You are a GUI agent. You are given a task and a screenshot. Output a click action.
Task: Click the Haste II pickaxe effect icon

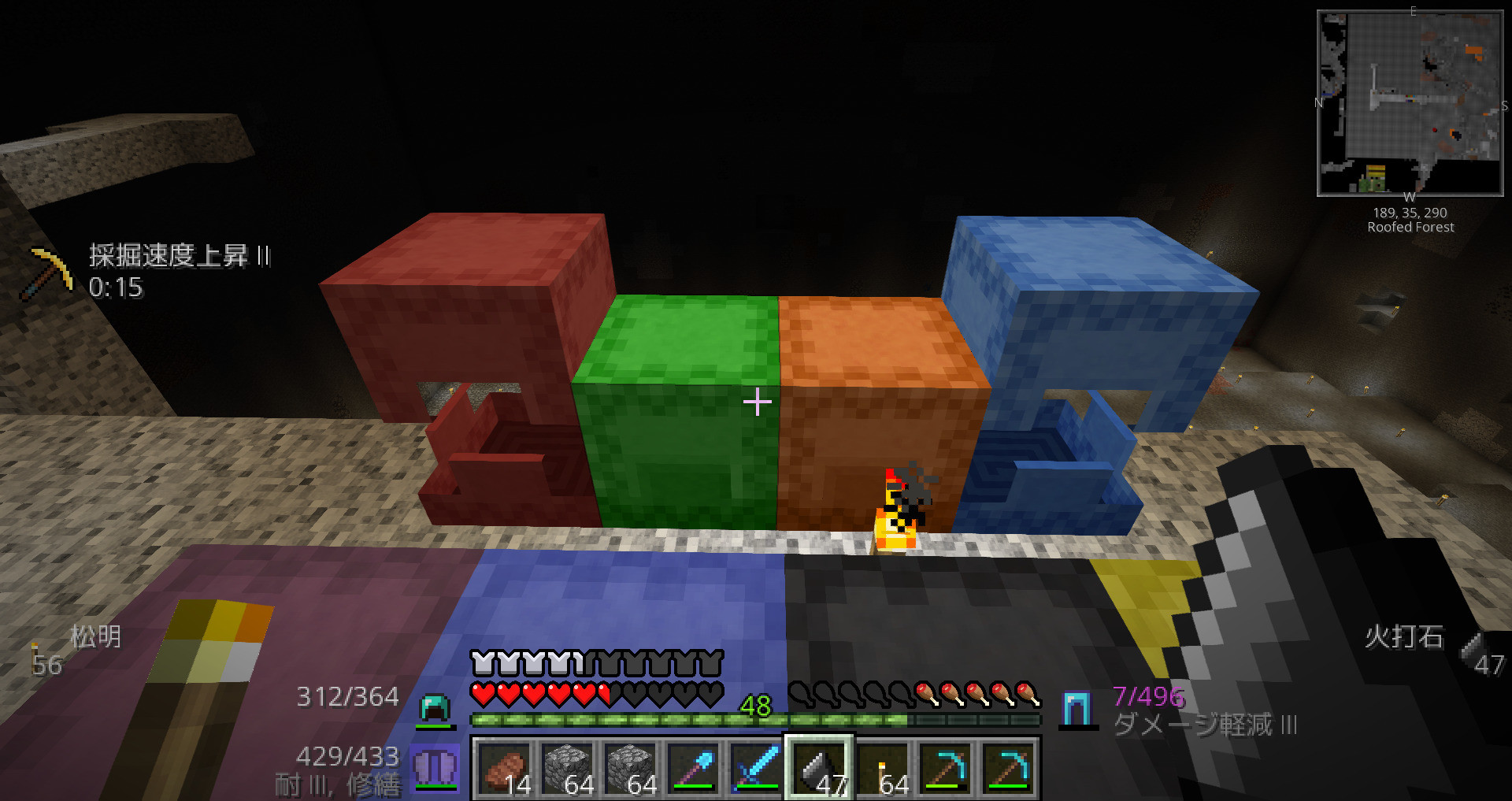pyautogui.click(x=49, y=272)
